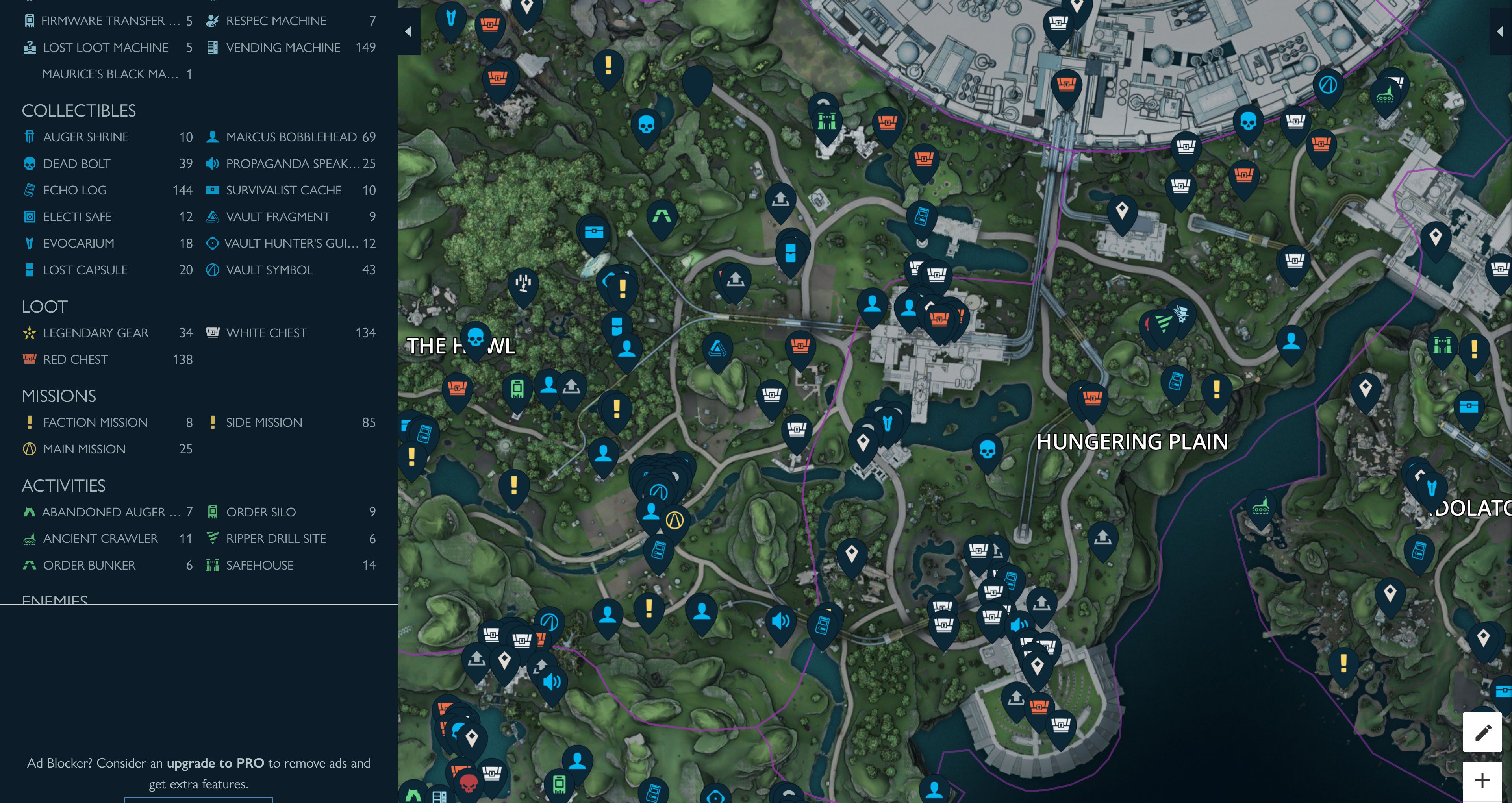Hide the Red Chest markers
1512x803 pixels.
[75, 359]
